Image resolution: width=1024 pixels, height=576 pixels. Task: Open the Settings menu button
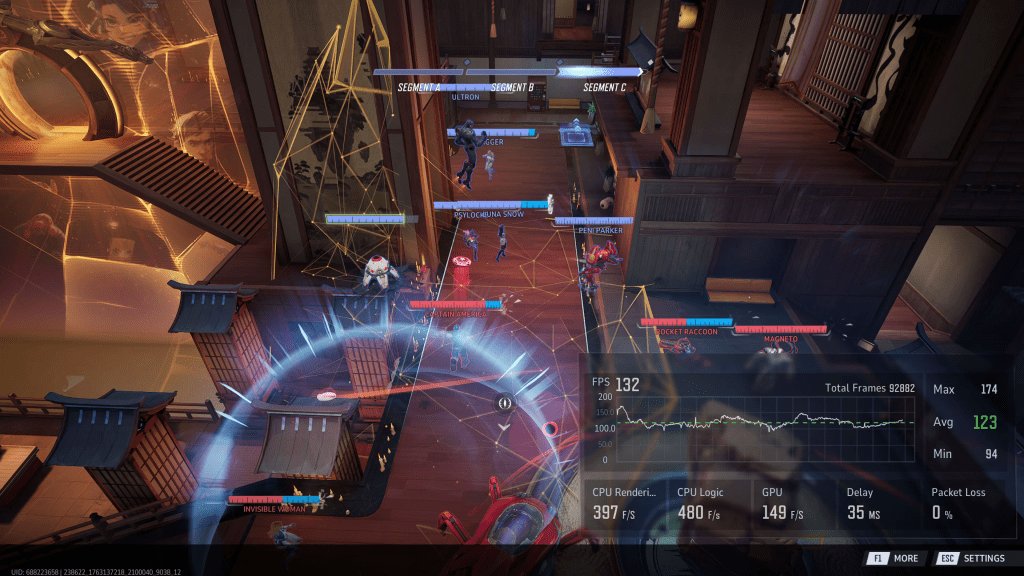(972, 558)
